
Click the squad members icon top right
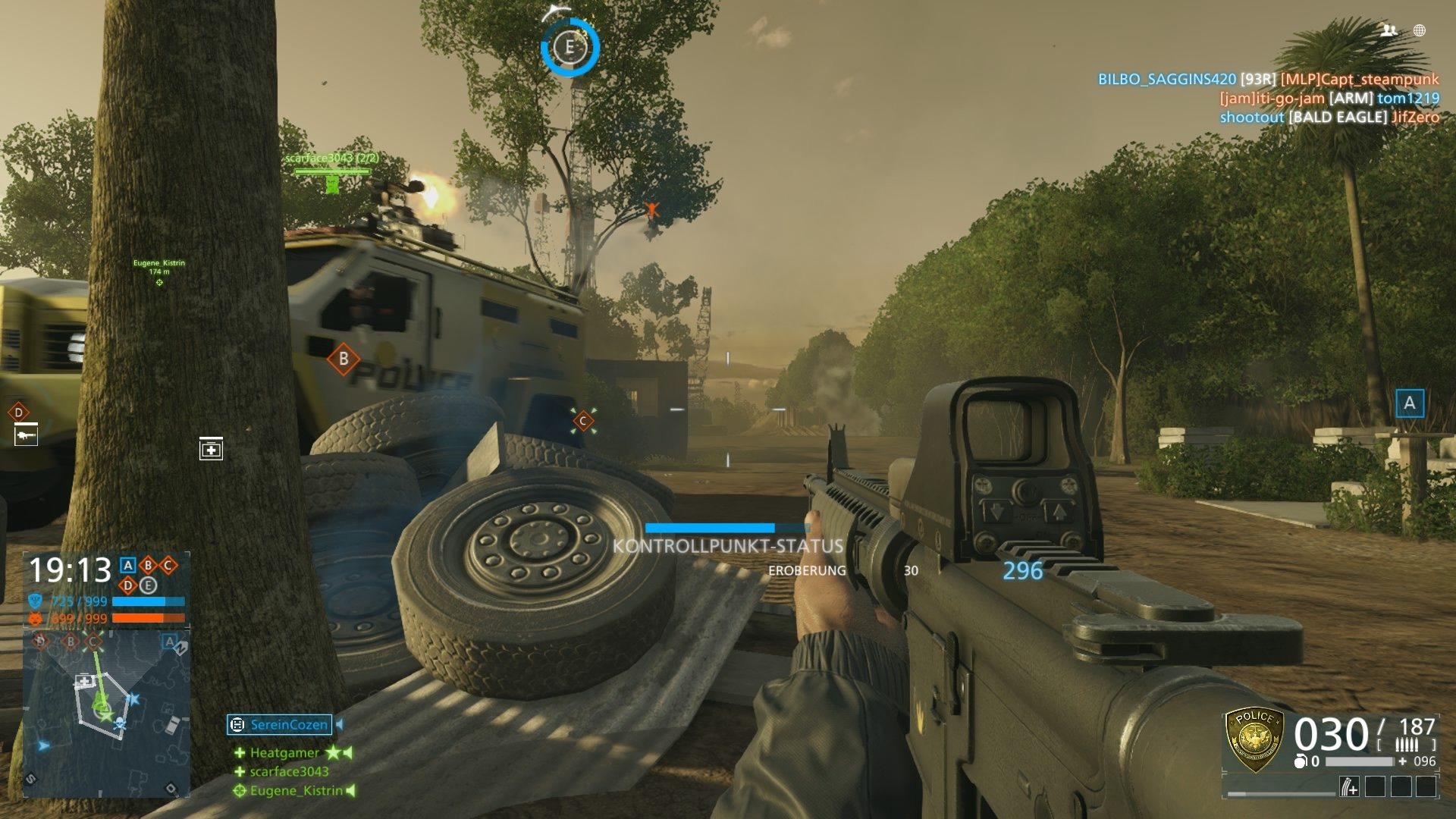pyautogui.click(x=1389, y=32)
